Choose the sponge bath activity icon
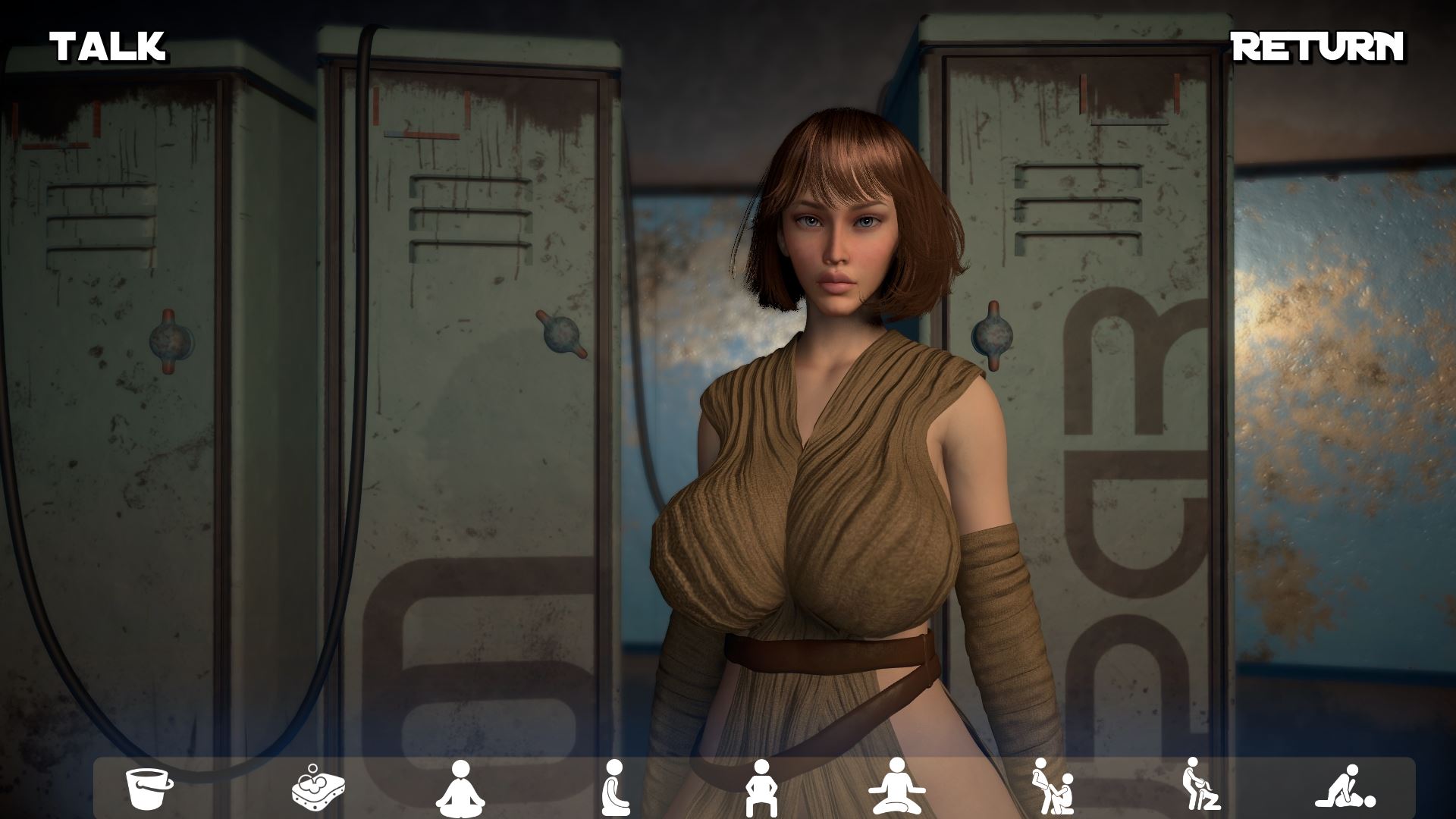The width and height of the screenshot is (1456, 819). 318,792
